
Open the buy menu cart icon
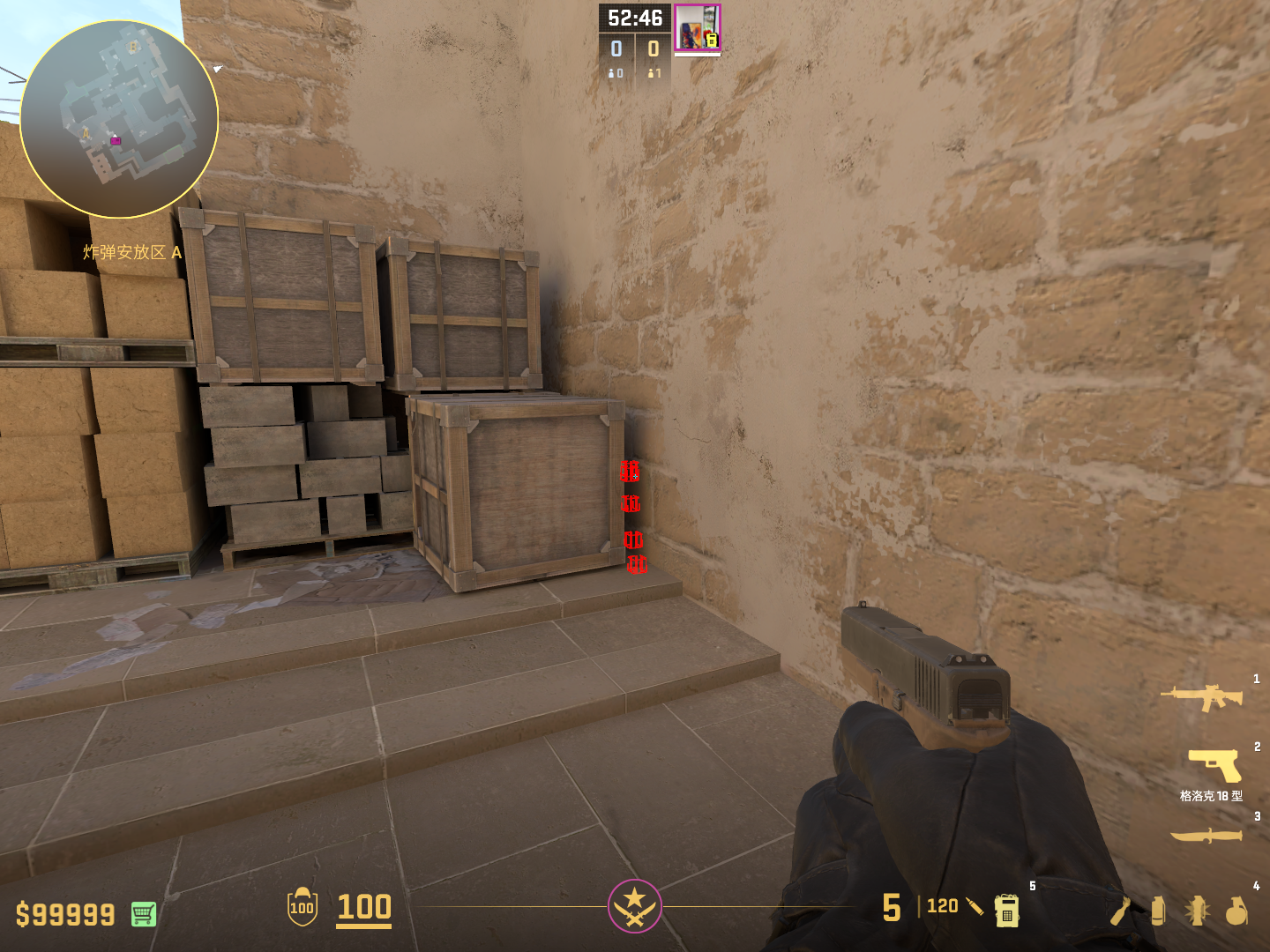(144, 914)
